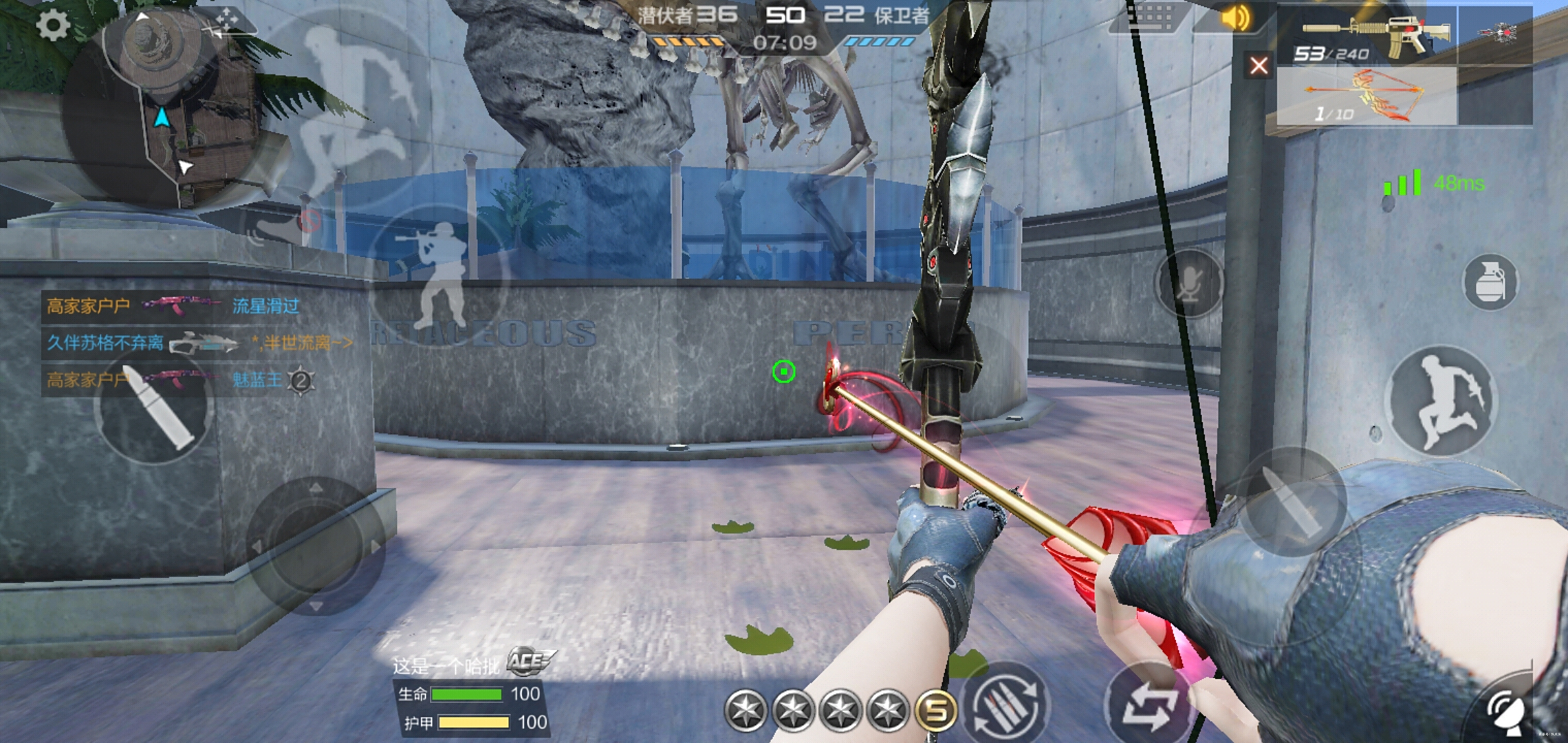Open the settings gear menu

[x=53, y=25]
